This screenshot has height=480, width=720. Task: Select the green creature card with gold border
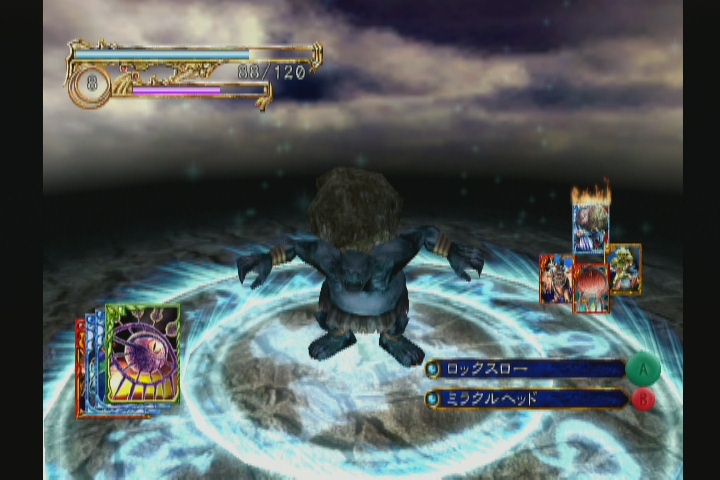[x=625, y=267]
